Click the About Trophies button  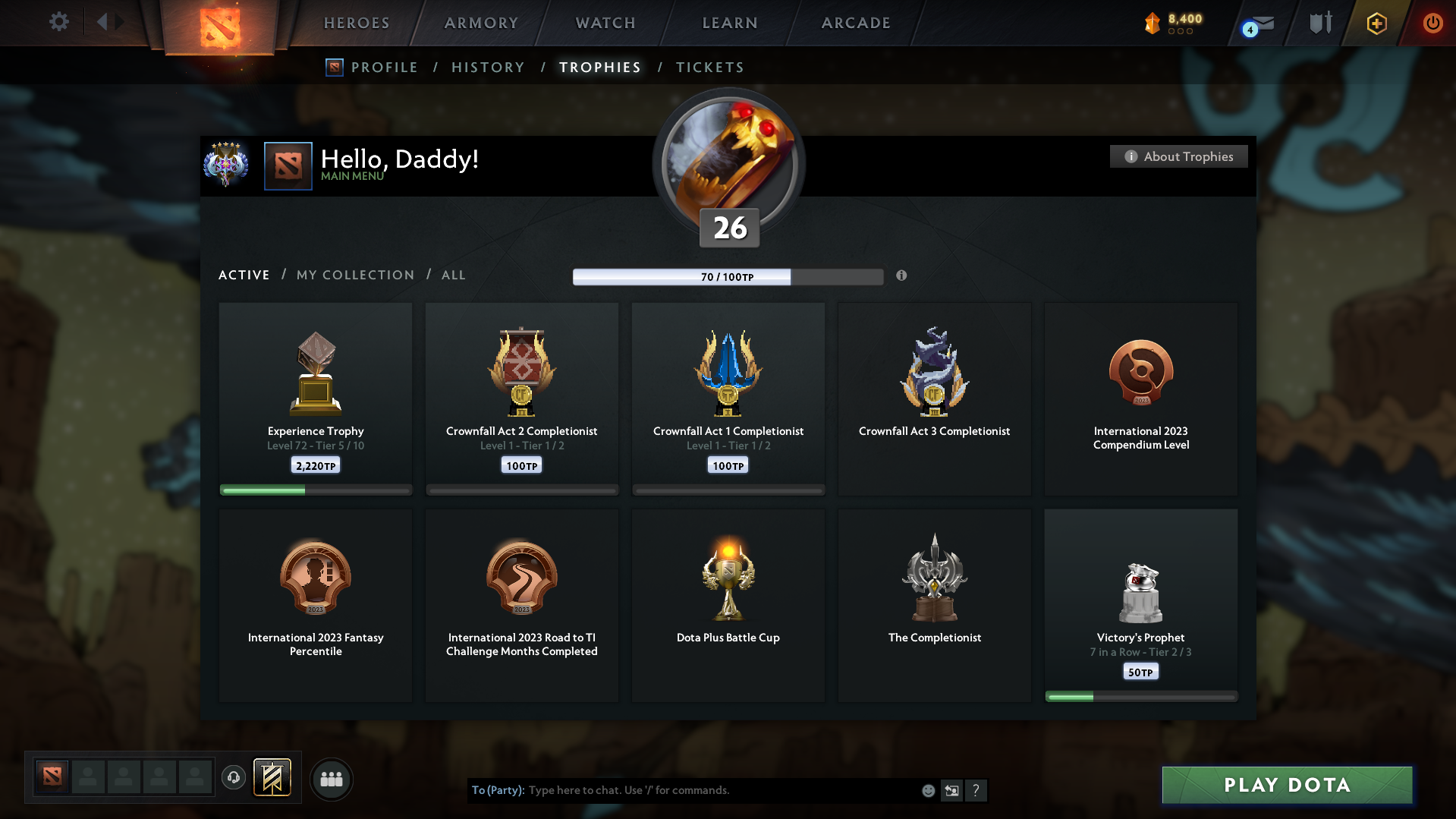pos(1178,156)
